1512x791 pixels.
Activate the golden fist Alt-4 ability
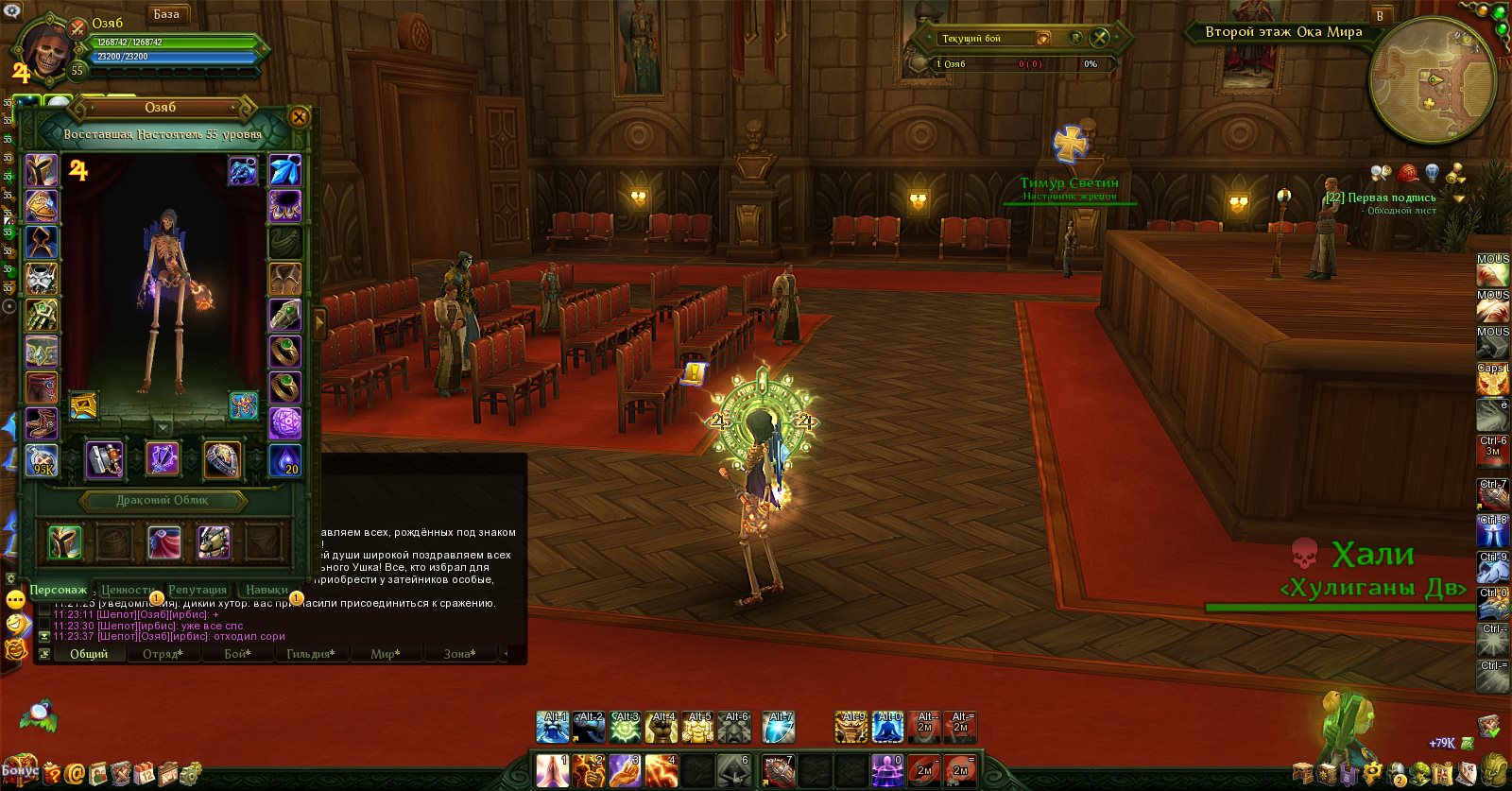pyautogui.click(x=661, y=727)
